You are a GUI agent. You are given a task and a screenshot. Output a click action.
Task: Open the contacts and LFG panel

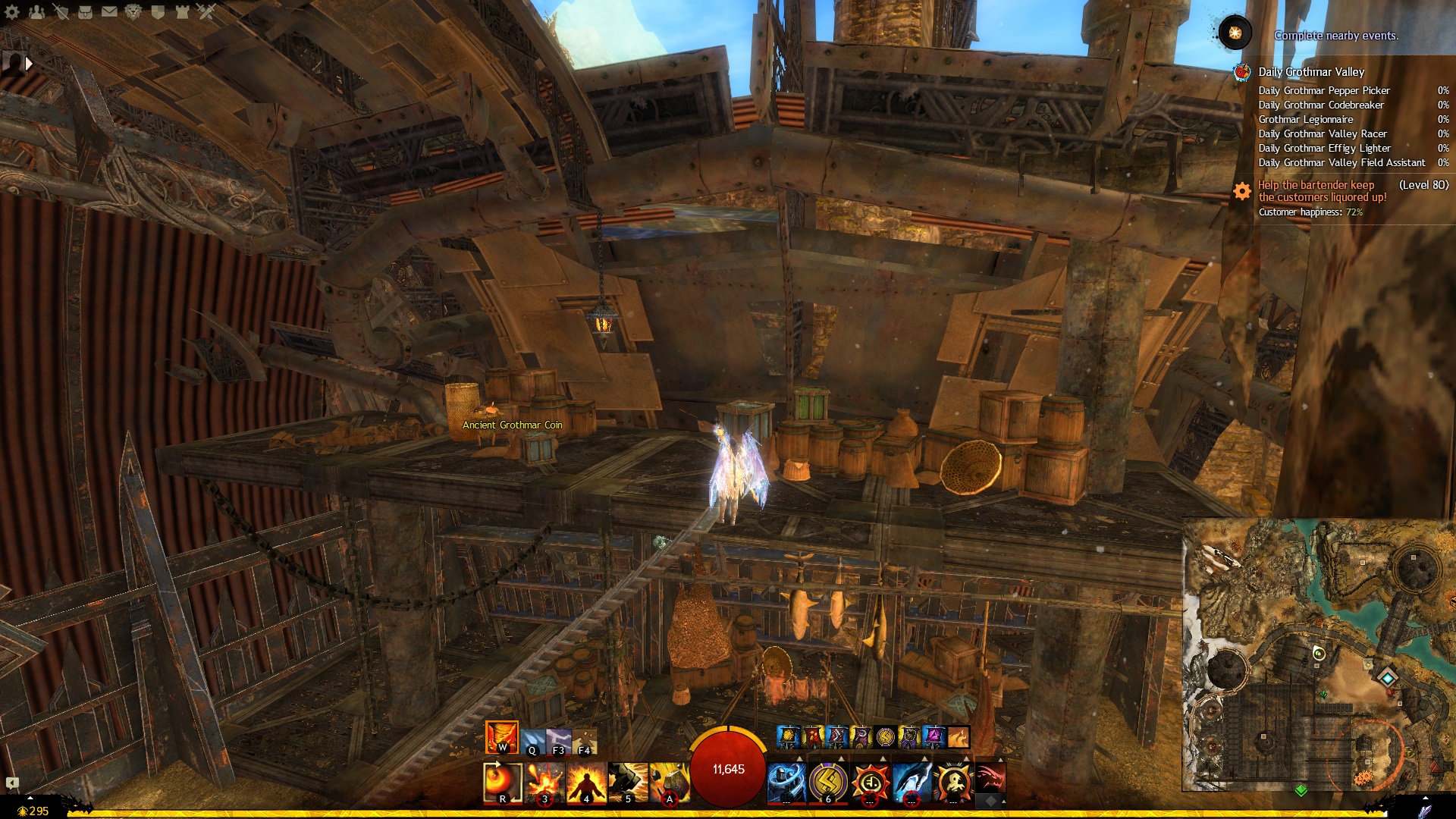[x=36, y=11]
